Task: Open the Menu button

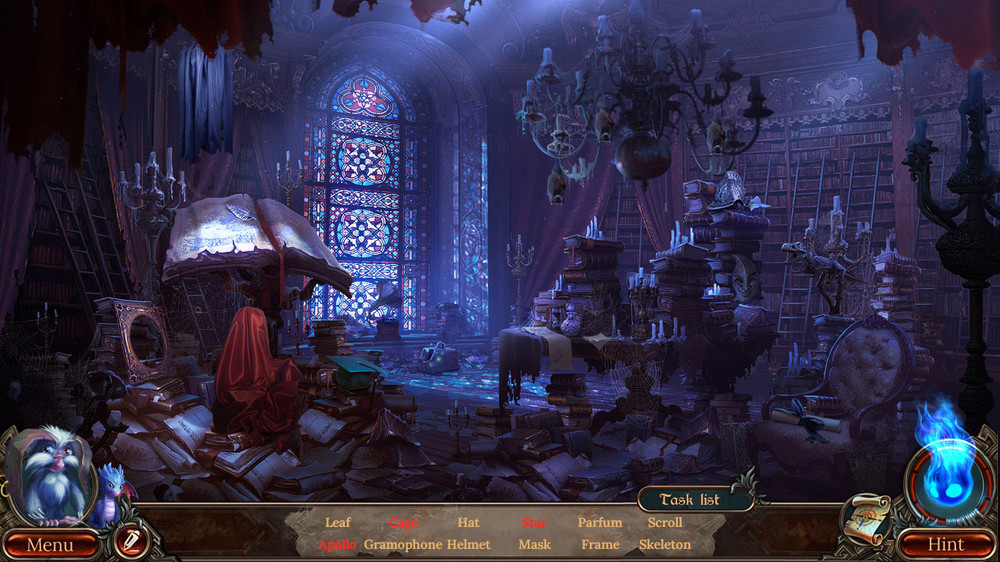Action: (50, 545)
